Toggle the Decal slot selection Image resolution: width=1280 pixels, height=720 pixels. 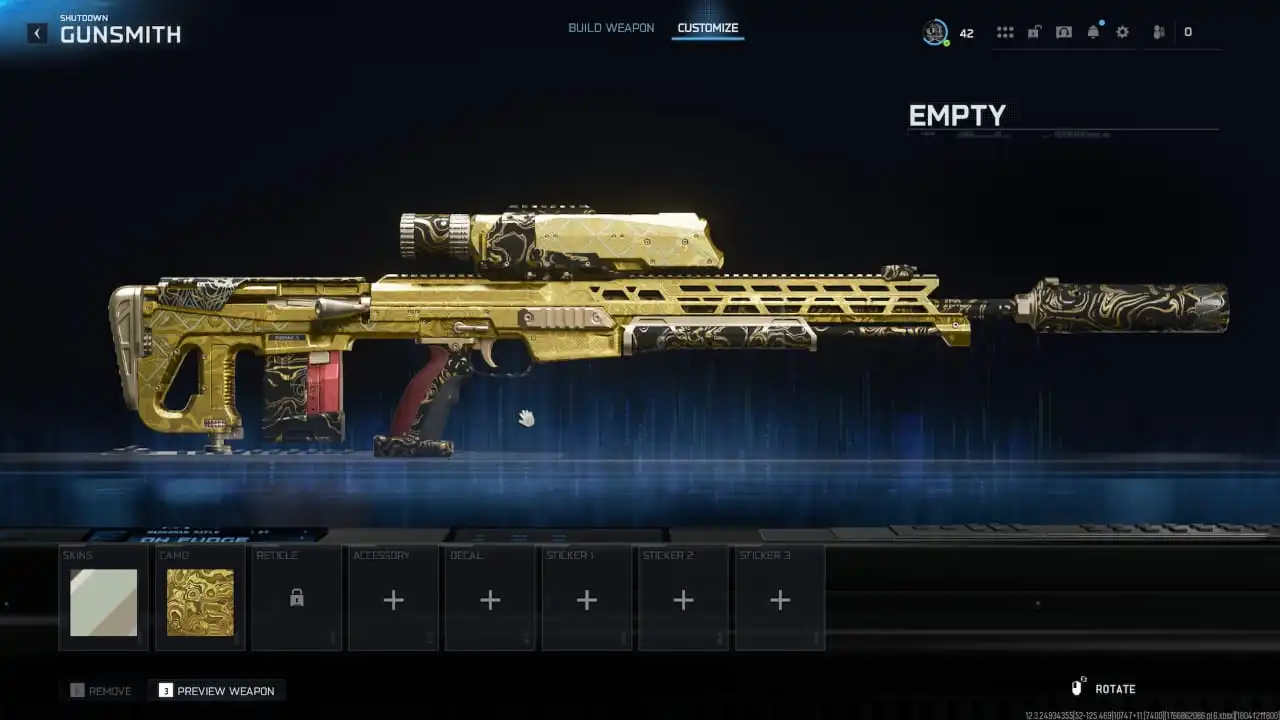489,598
